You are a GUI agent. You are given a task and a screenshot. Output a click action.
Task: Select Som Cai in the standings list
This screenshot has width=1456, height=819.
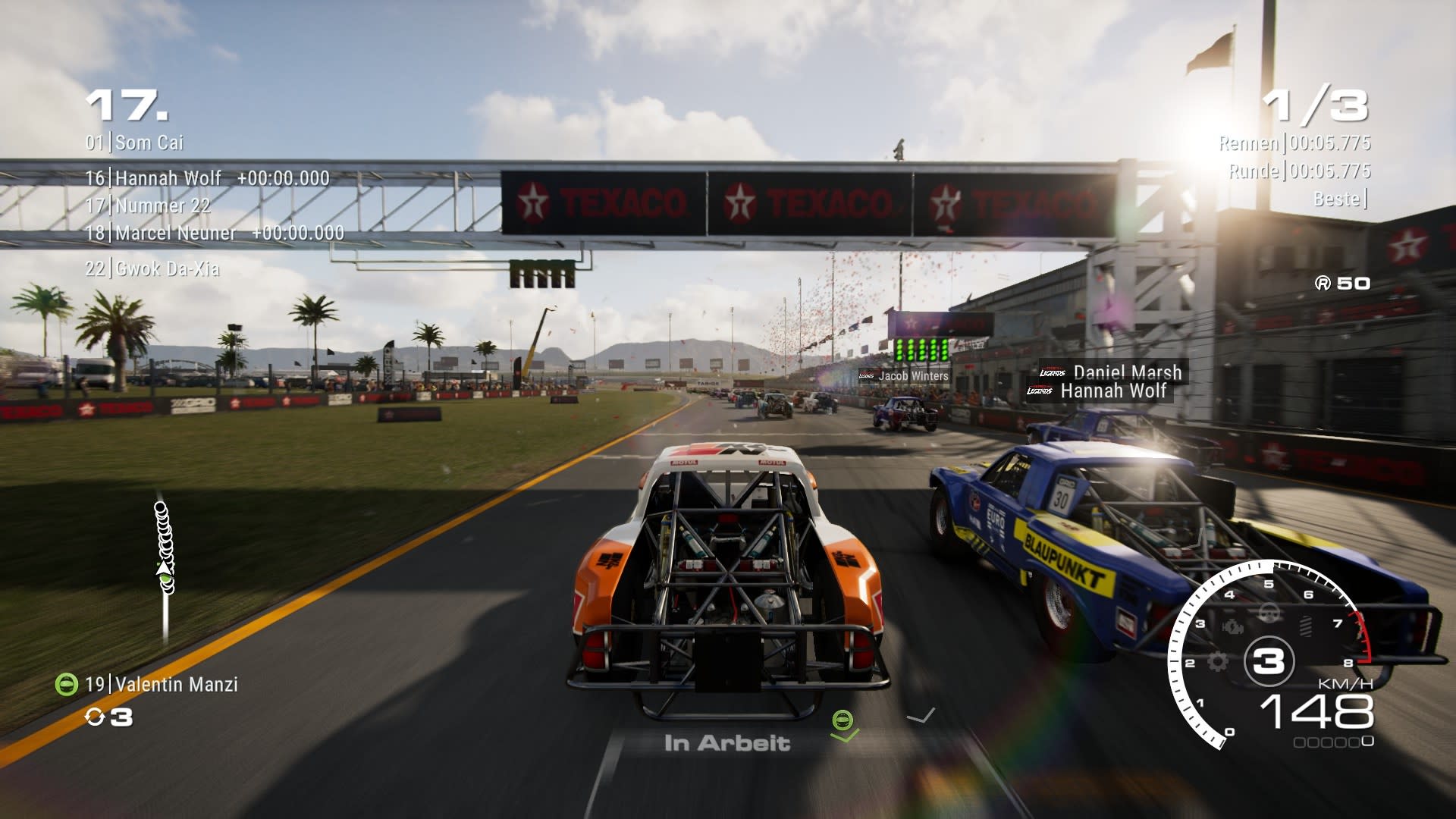(135, 143)
